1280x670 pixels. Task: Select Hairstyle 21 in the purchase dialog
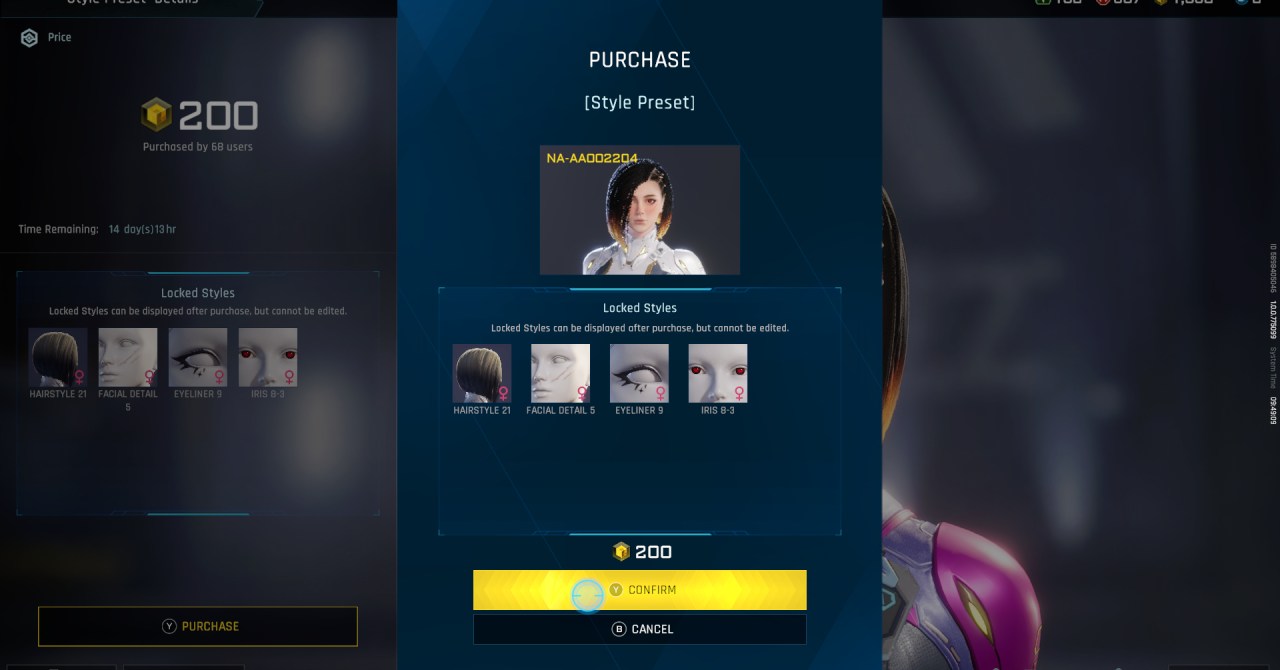tap(482, 374)
